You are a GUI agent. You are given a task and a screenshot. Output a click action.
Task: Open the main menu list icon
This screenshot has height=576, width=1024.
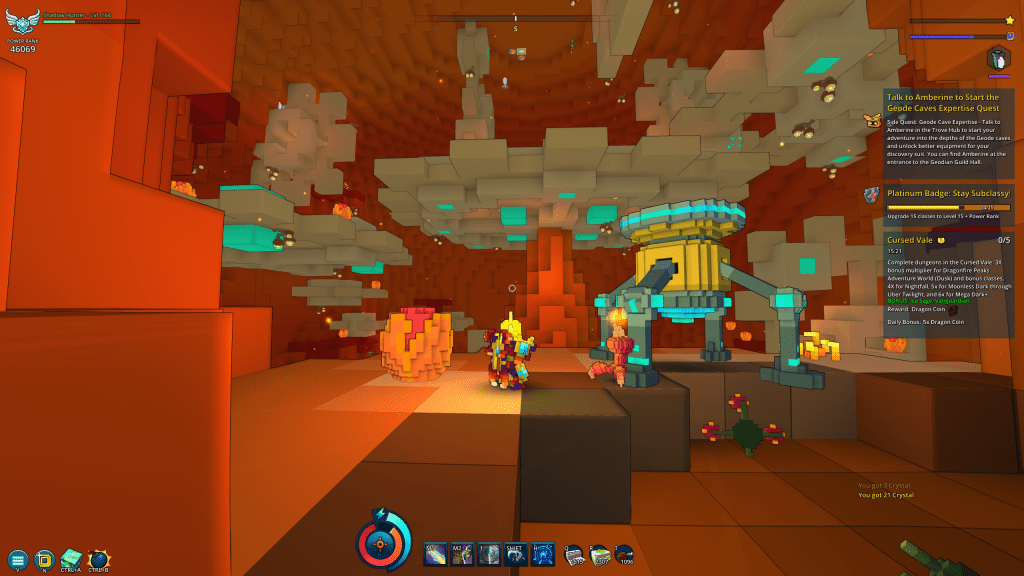point(17,559)
